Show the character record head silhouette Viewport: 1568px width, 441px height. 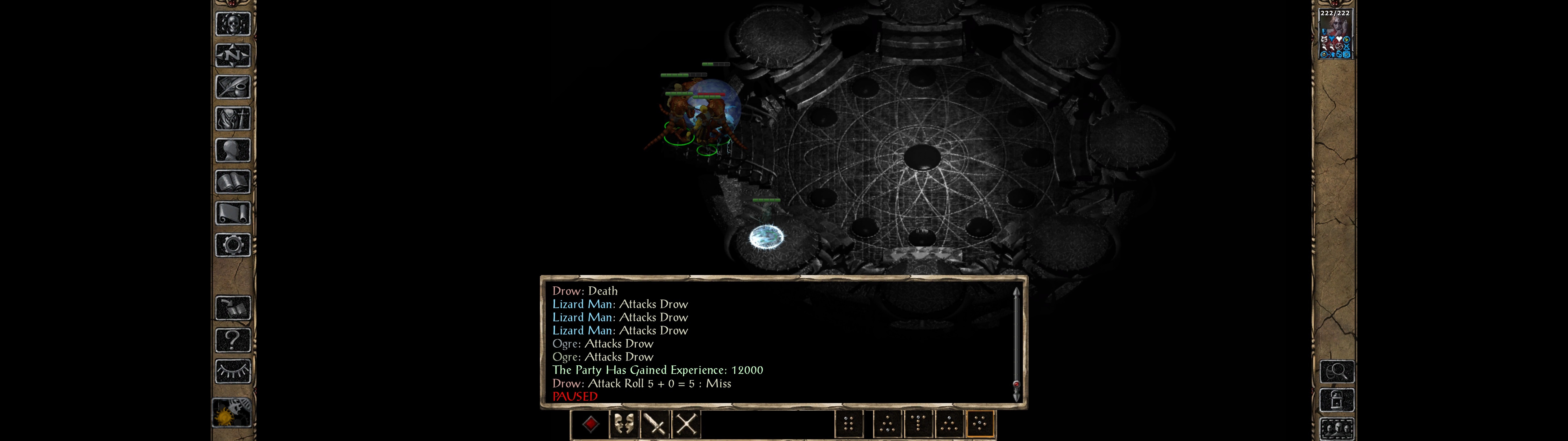(232, 150)
